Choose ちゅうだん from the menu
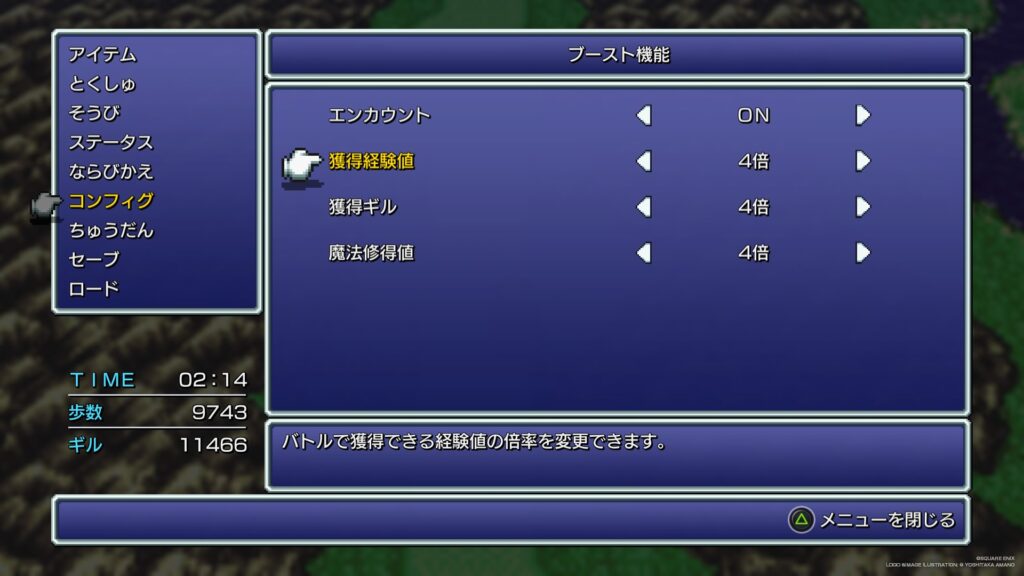The height and width of the screenshot is (576, 1024). click(x=111, y=230)
